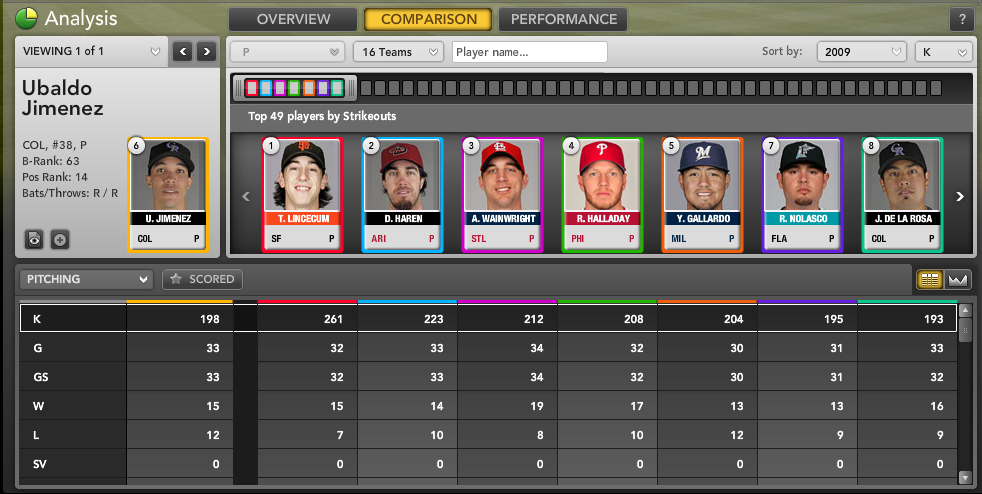Select the K stat row

(73, 318)
